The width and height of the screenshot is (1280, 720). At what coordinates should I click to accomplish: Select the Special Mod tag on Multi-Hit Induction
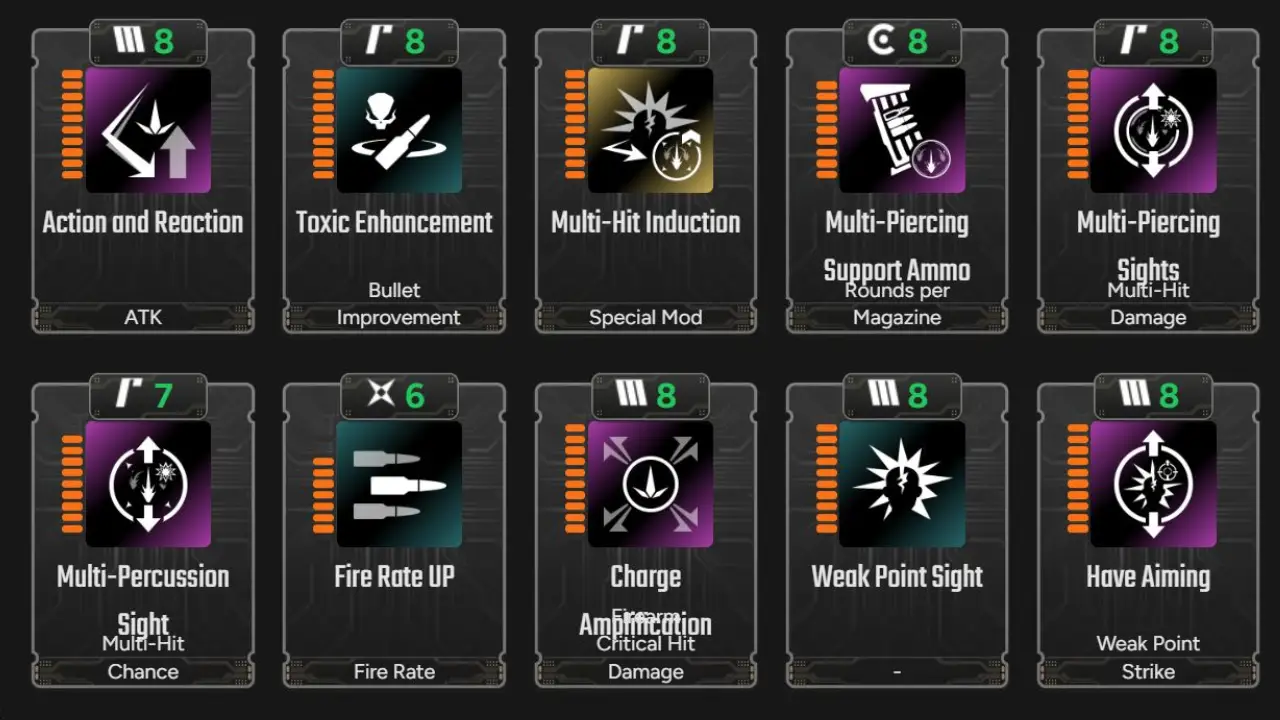(x=645, y=317)
